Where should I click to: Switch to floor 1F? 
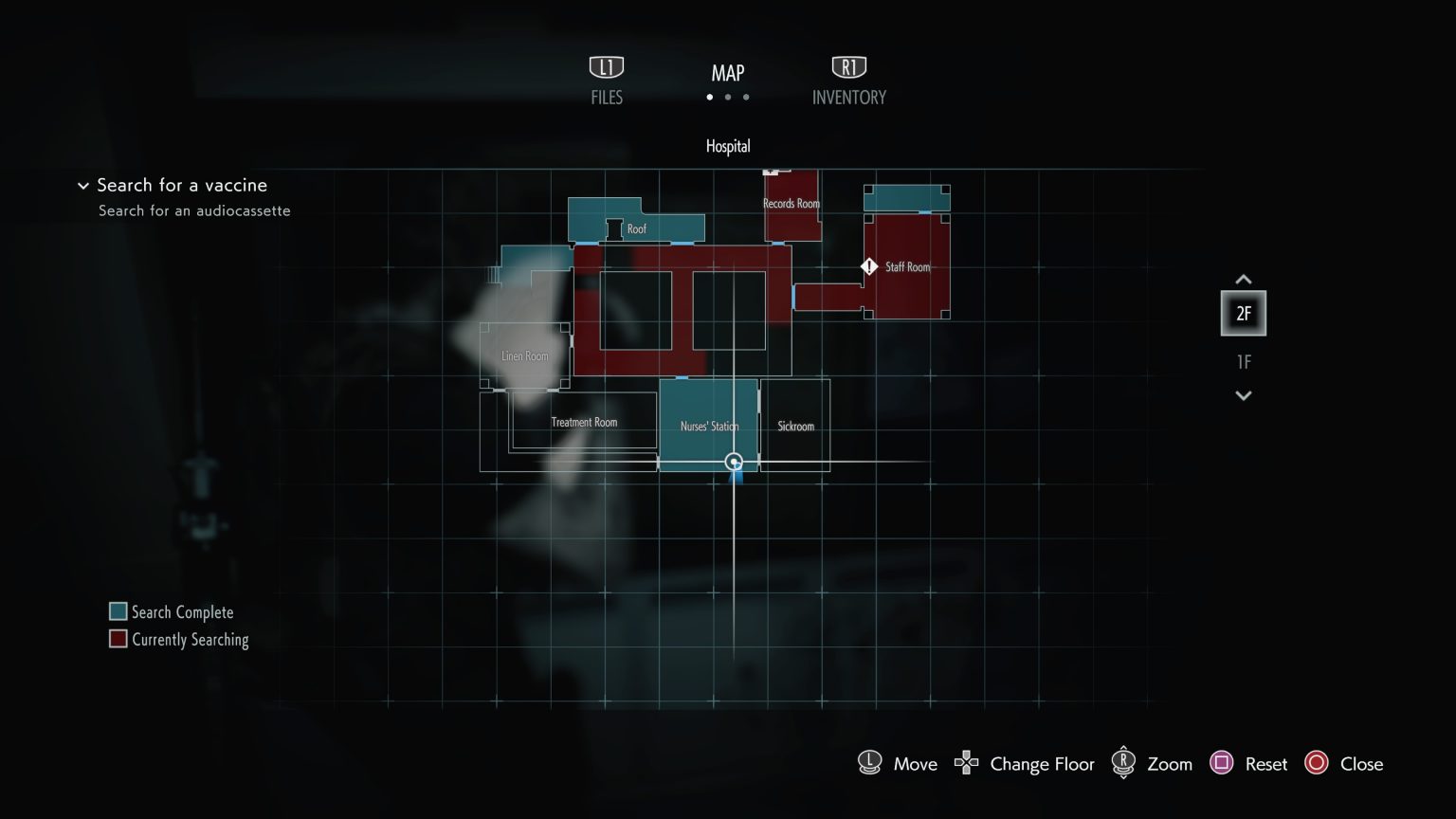coord(1243,361)
